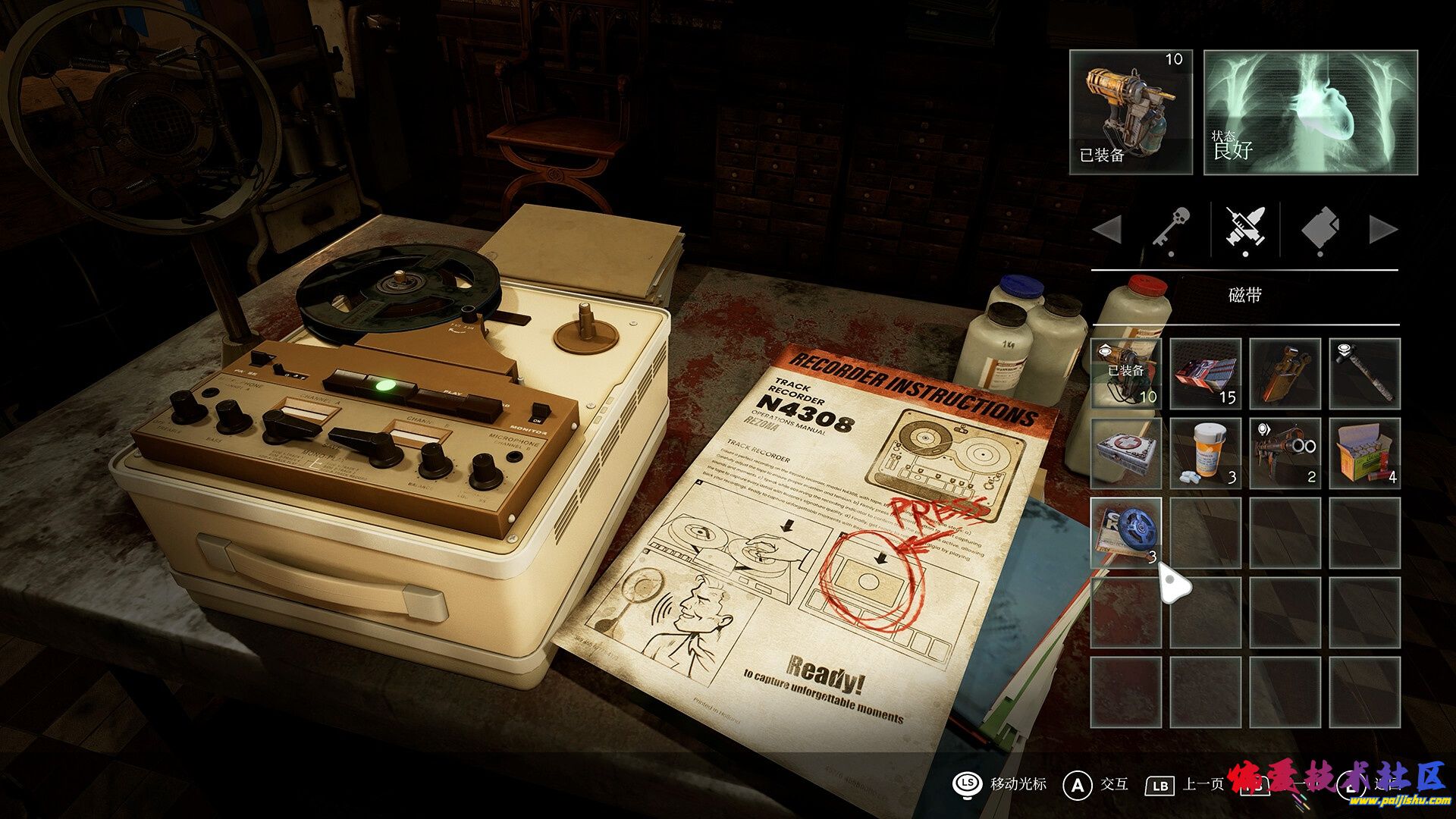The height and width of the screenshot is (819, 1456).
Task: Choose the double-barrel shotgun slot
Action: click(1285, 453)
